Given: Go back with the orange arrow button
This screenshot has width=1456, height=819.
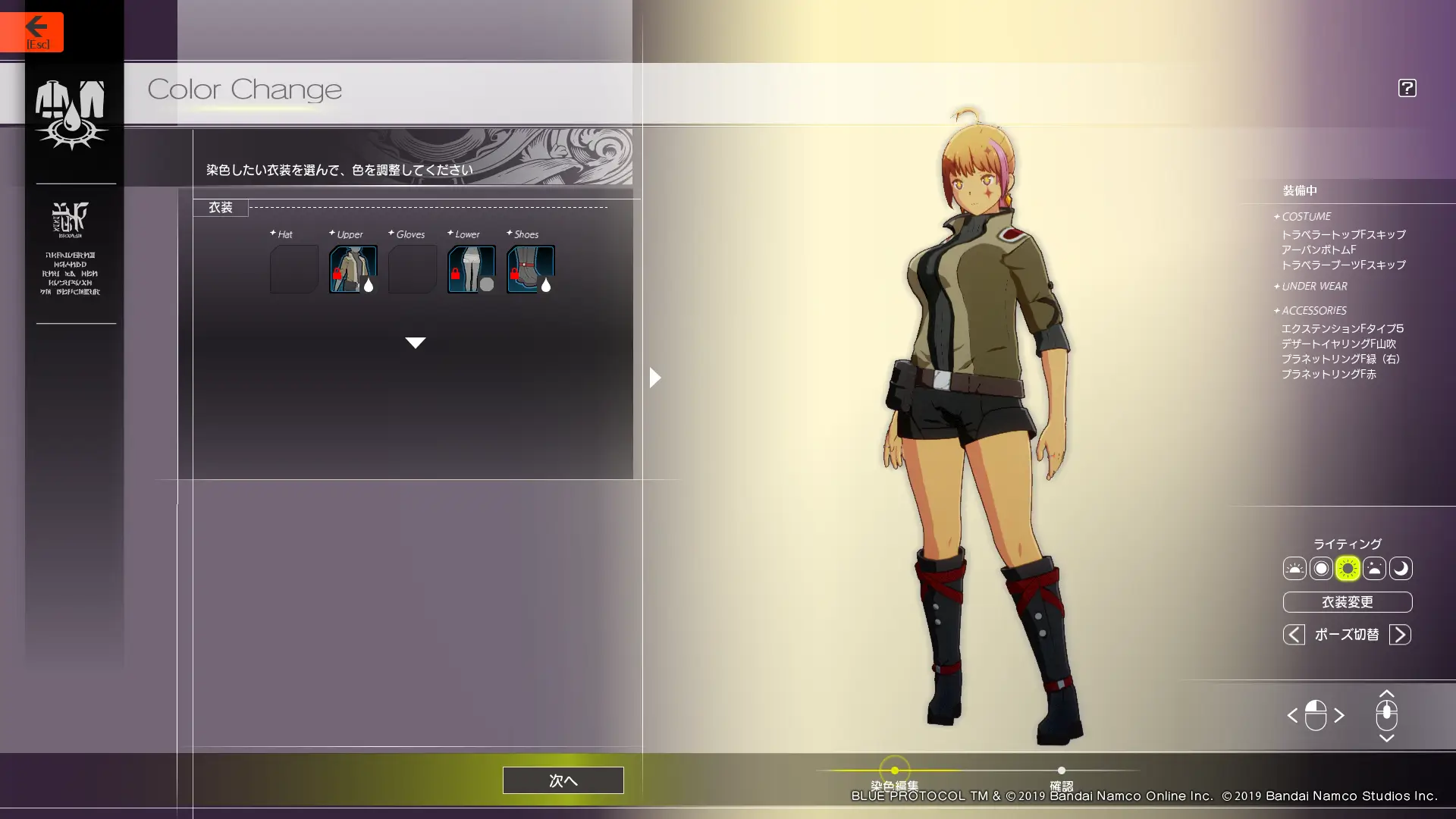Looking at the screenshot, I should (32, 31).
